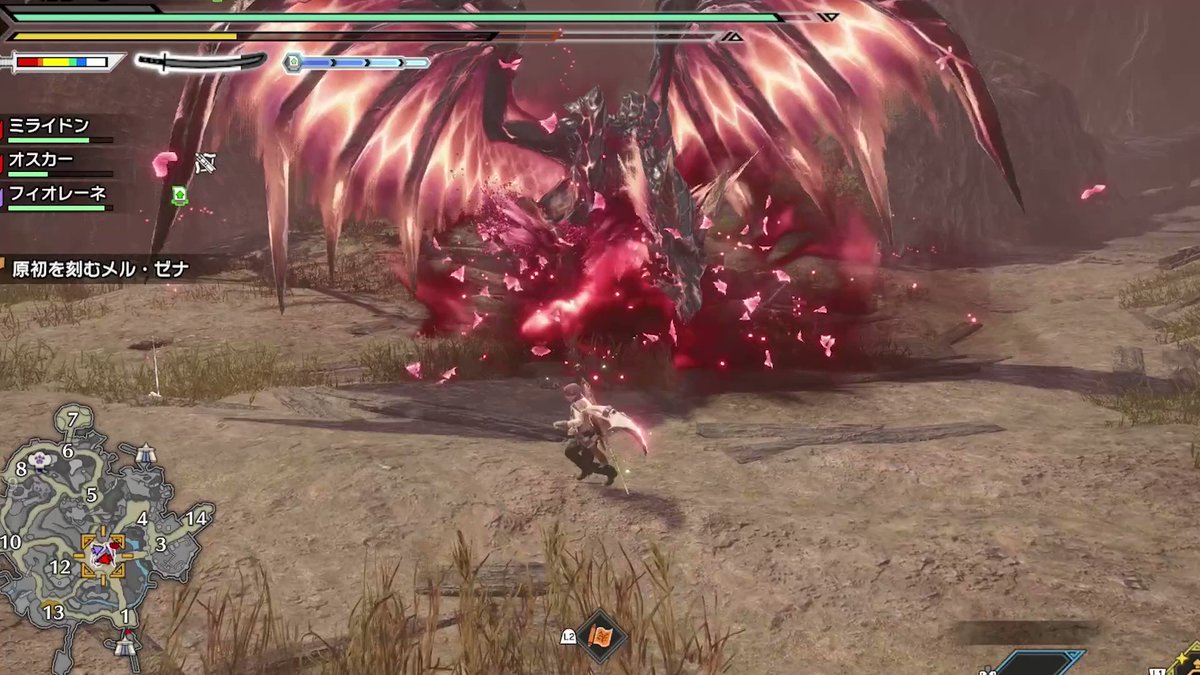This screenshot has height=675, width=1200.
Task: Activate the orange flag action icon
Action: coord(602,634)
